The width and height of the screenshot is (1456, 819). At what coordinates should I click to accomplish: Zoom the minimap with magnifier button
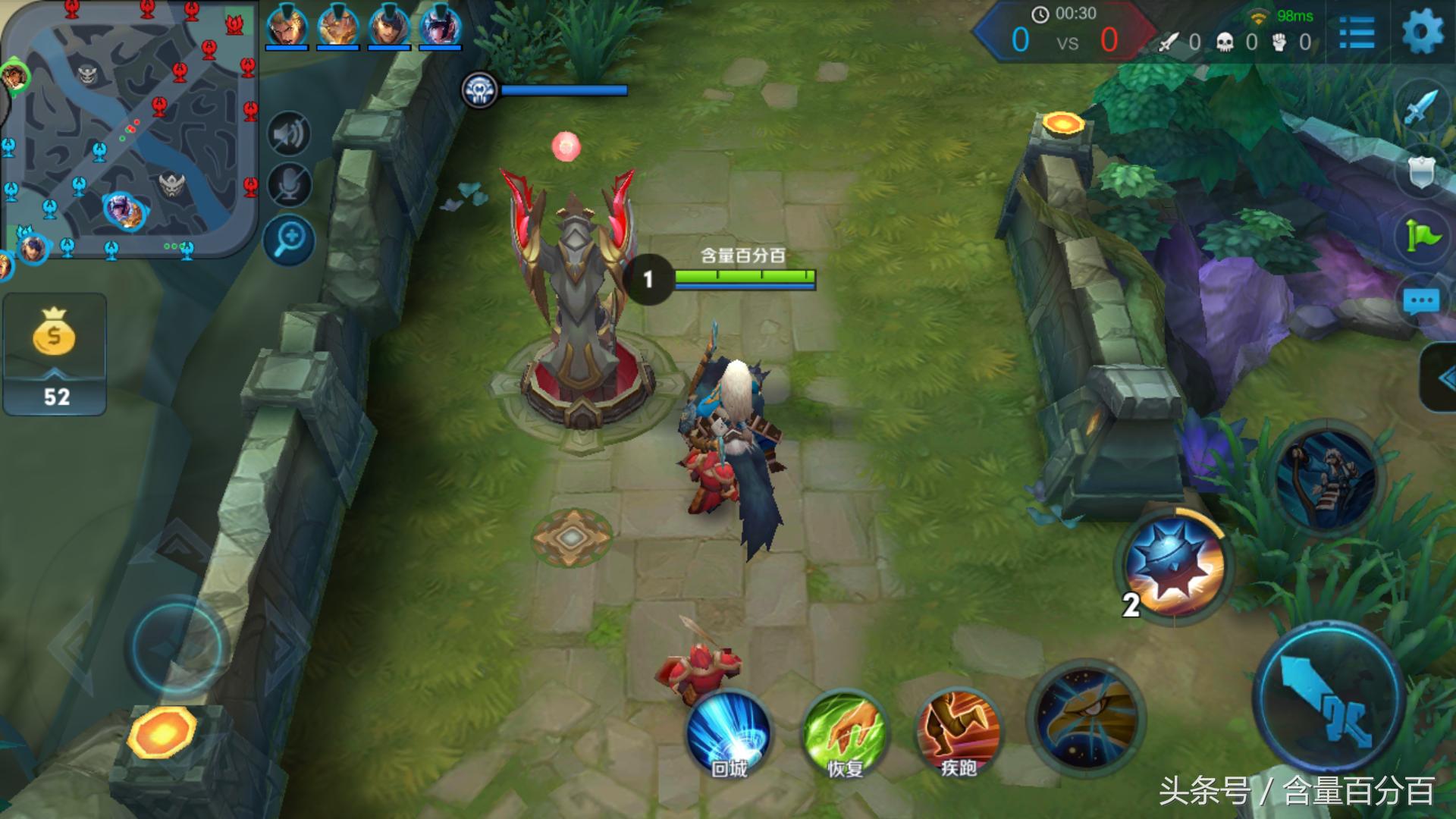tap(289, 240)
